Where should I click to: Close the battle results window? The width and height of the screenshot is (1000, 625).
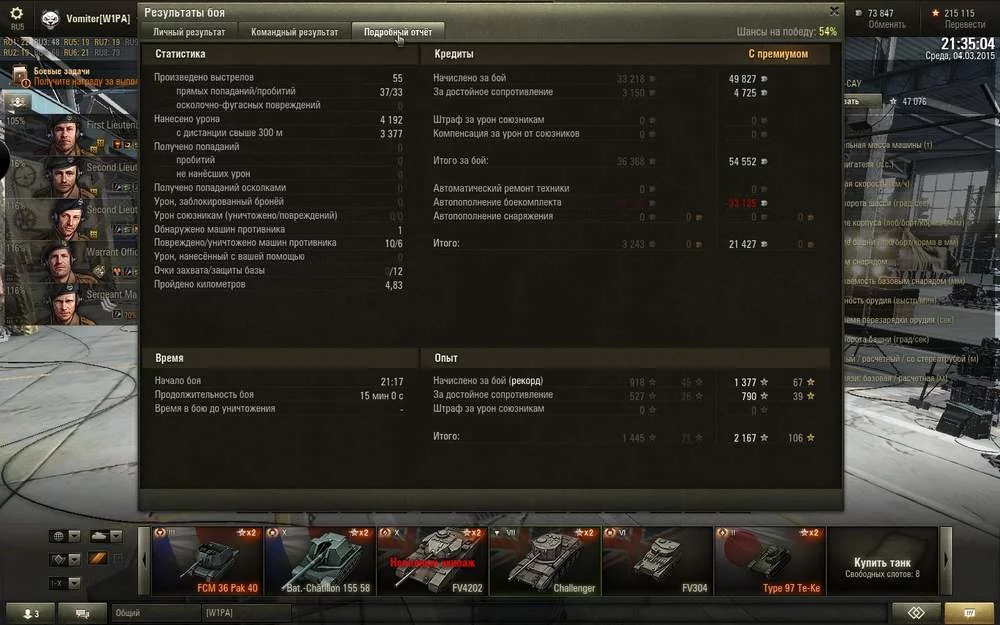pos(834,11)
